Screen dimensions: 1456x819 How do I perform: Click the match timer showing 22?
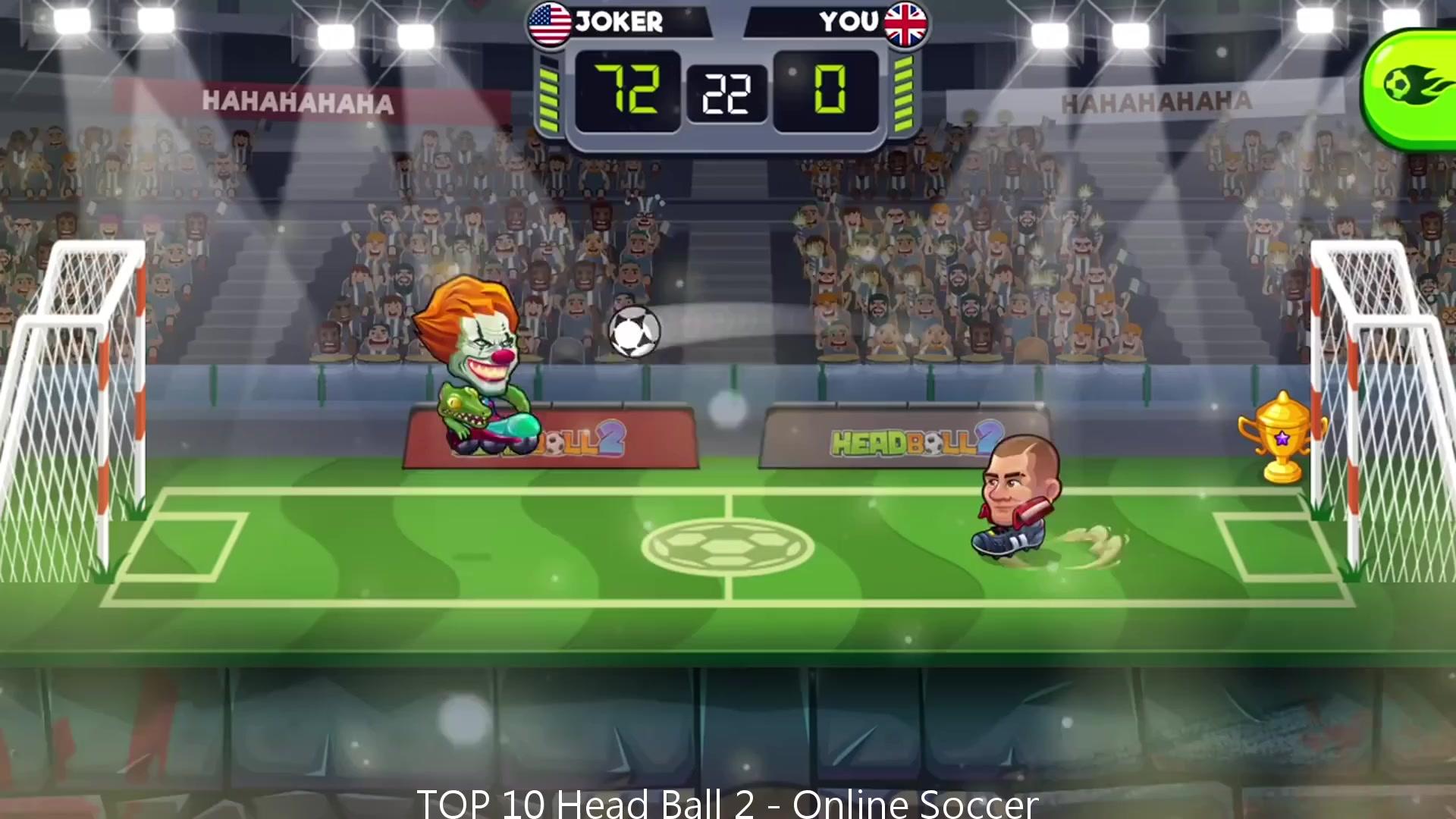point(726,93)
